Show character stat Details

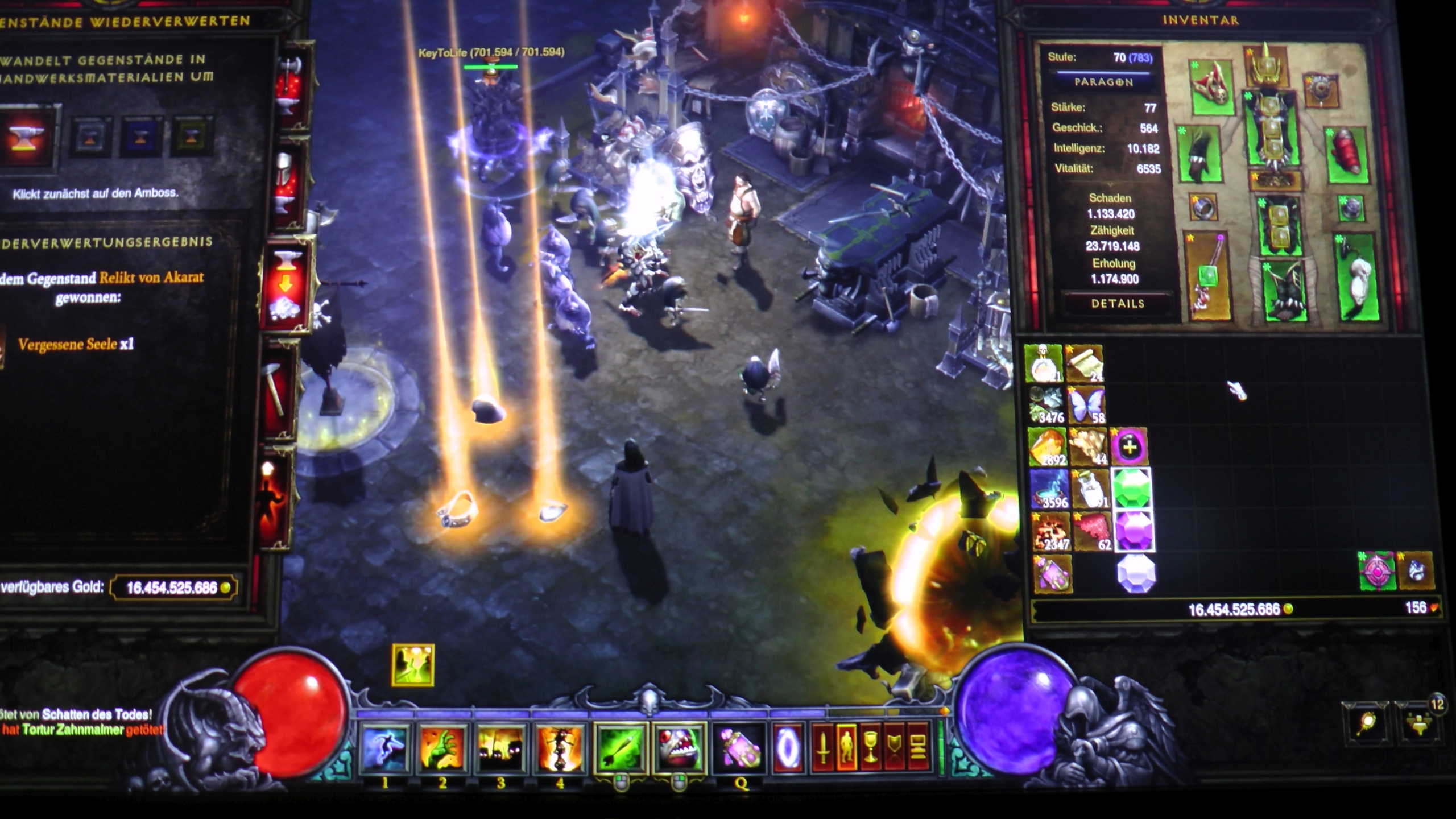[x=1117, y=304]
